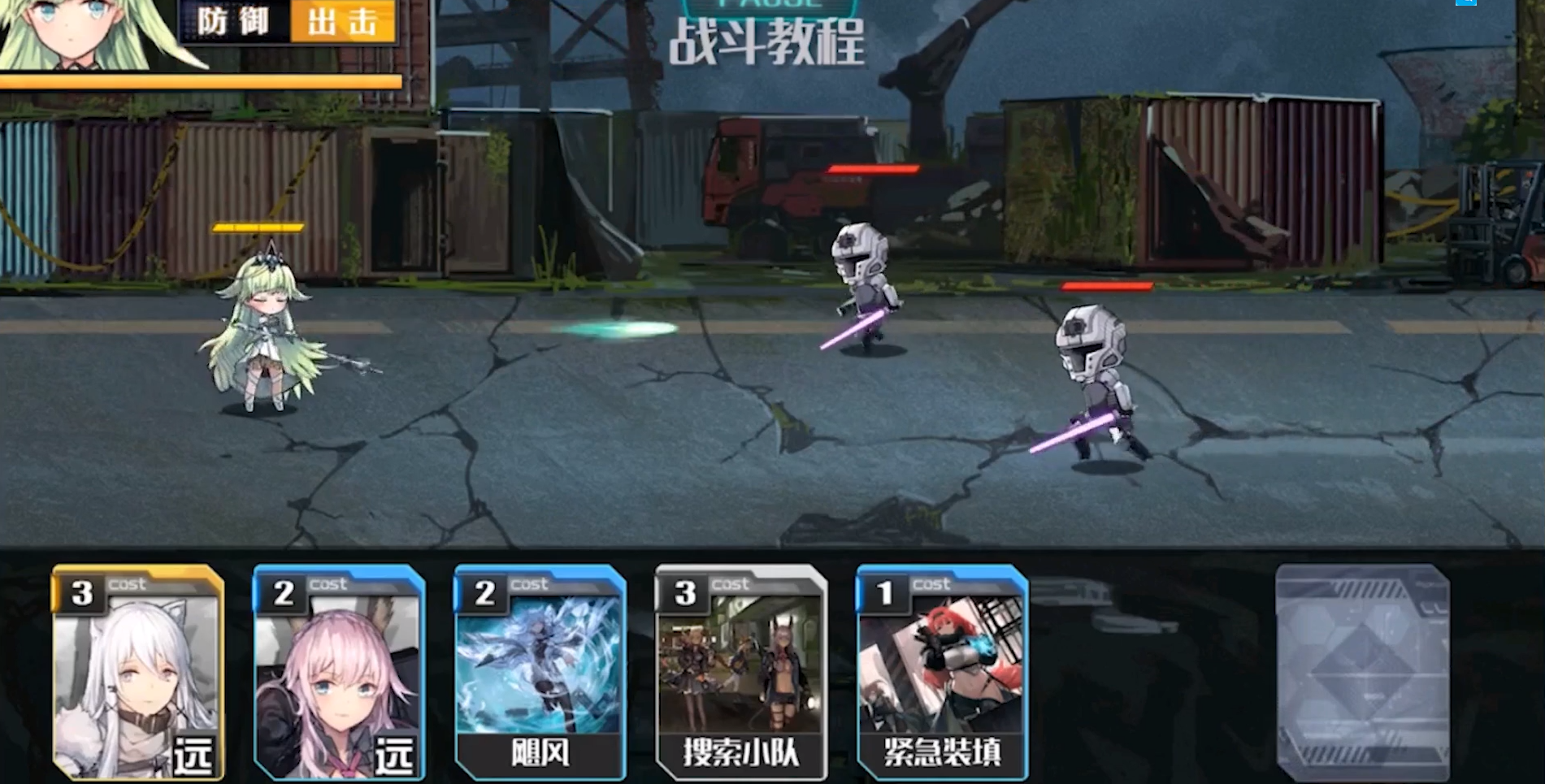
Task: Activate the 出击 attack mode
Action: tap(343, 22)
